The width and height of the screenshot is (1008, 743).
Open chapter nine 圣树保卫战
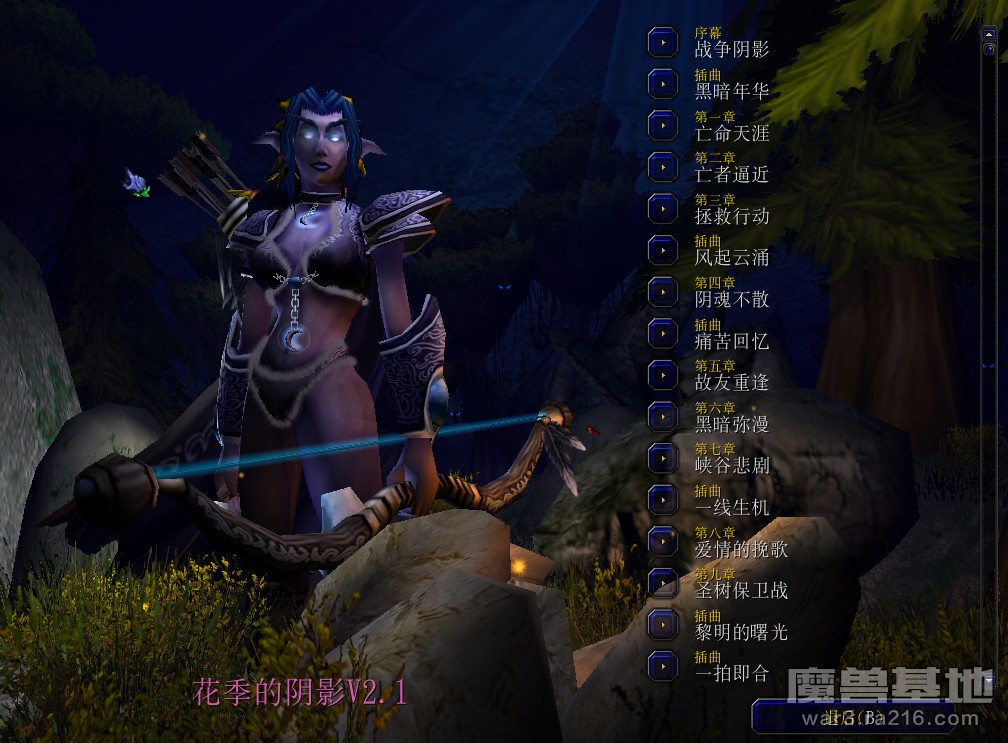pyautogui.click(x=663, y=581)
